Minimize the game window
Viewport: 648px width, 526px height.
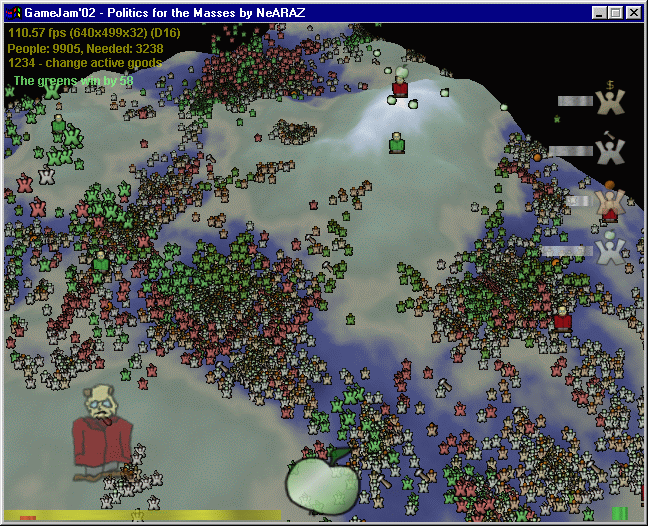tap(599, 13)
